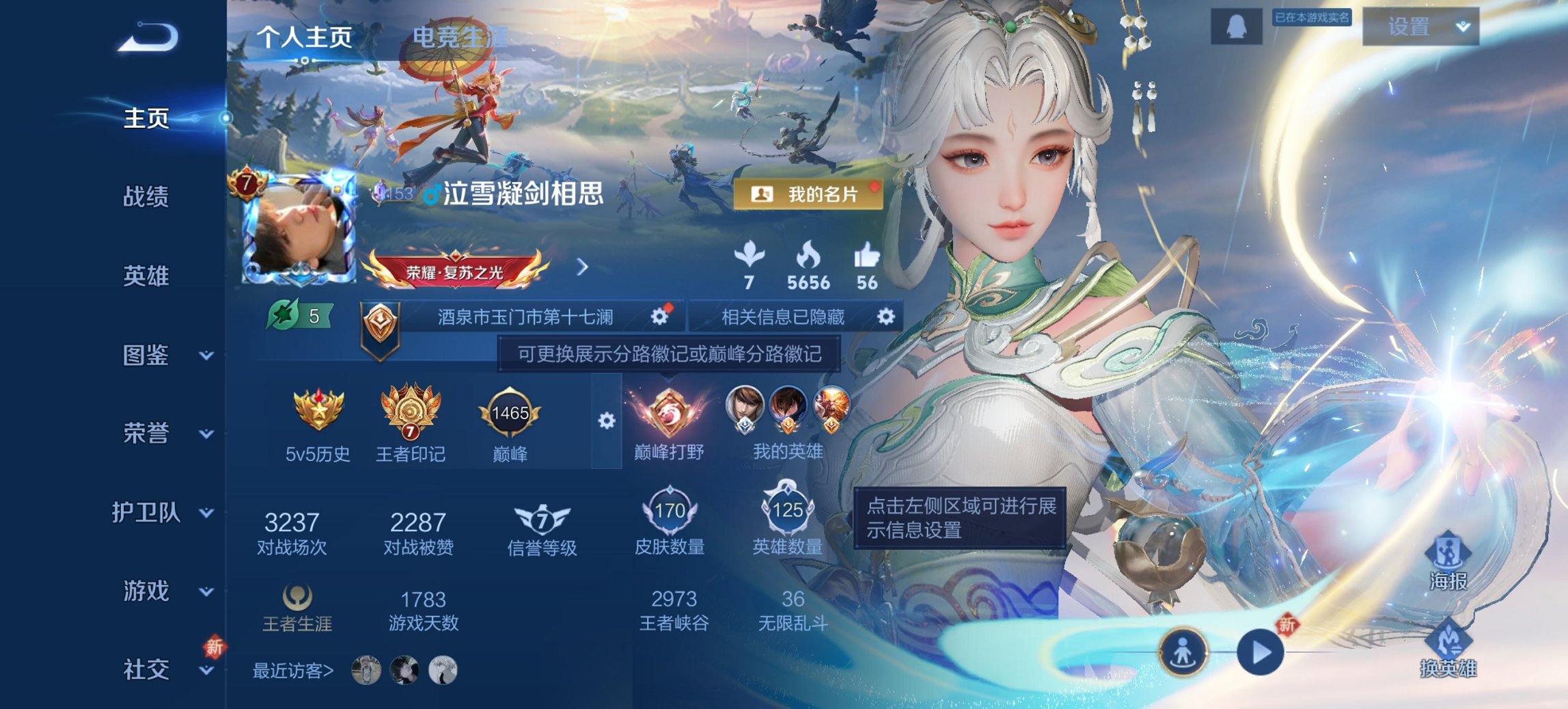Open the 巅峰 1465 medal
Screen dimensions: 1568x709
click(509, 412)
